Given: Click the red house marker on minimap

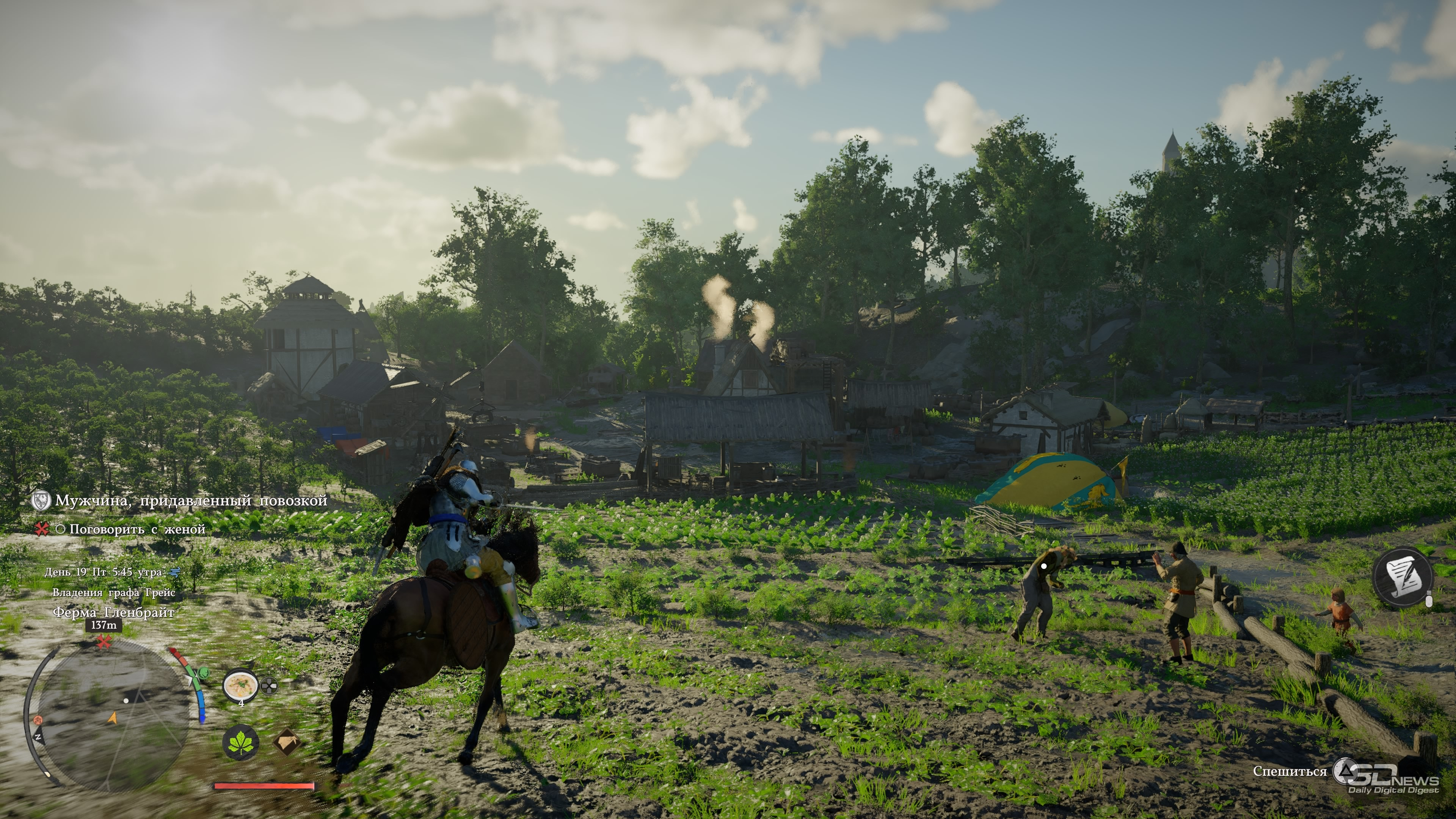Looking at the screenshot, I should pyautogui.click(x=38, y=720).
